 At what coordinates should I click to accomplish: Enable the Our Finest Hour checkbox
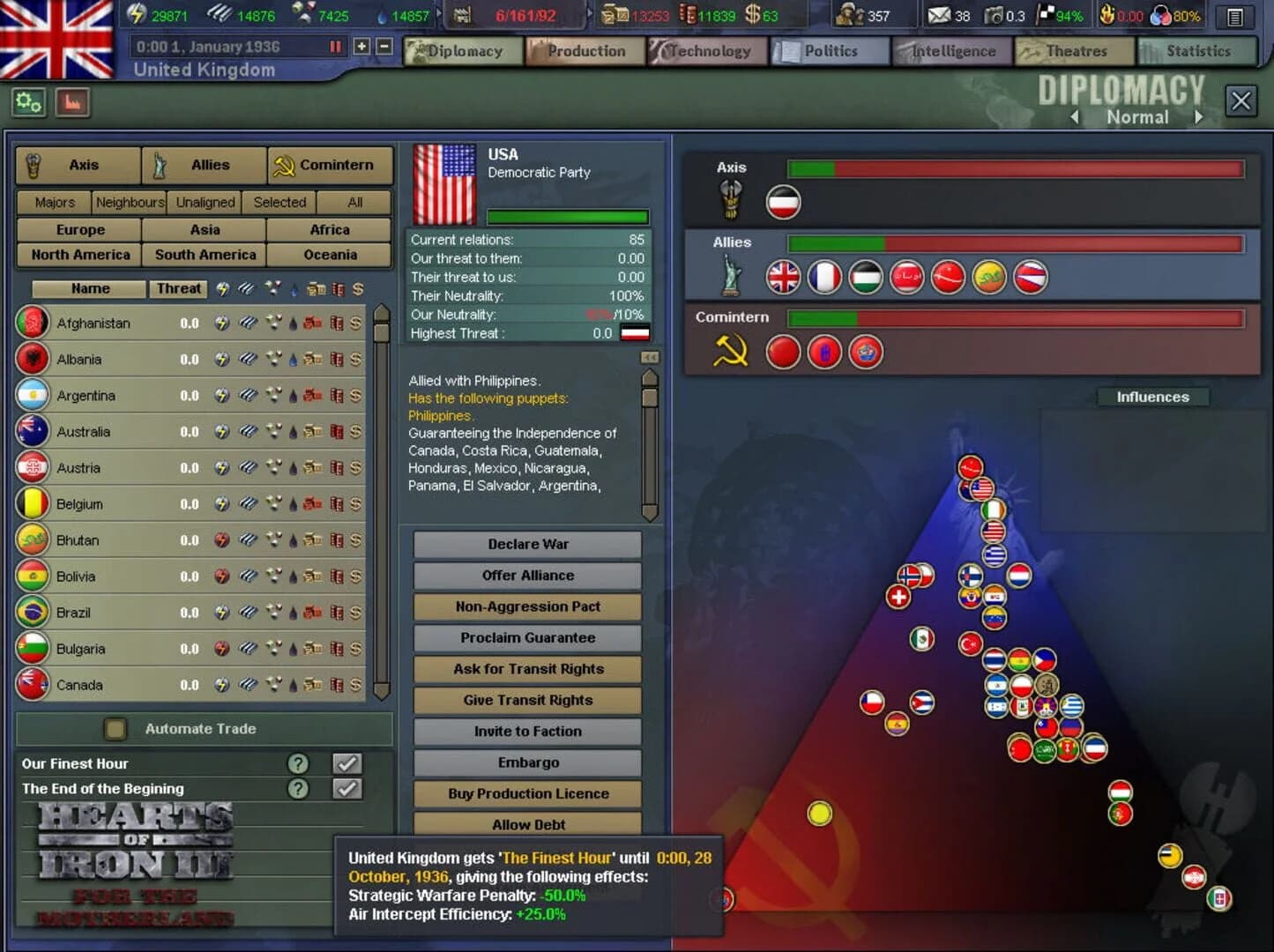pyautogui.click(x=346, y=763)
